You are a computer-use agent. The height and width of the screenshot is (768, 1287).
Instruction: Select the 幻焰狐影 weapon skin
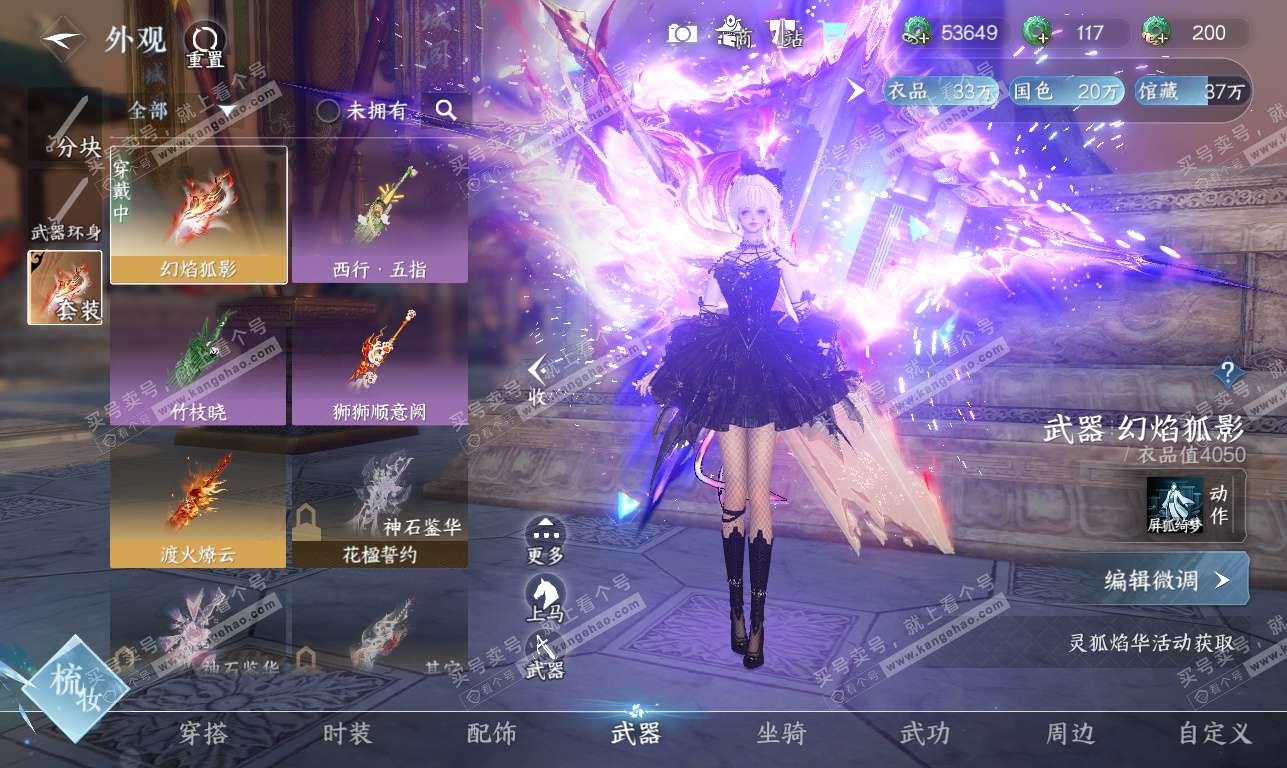(198, 215)
